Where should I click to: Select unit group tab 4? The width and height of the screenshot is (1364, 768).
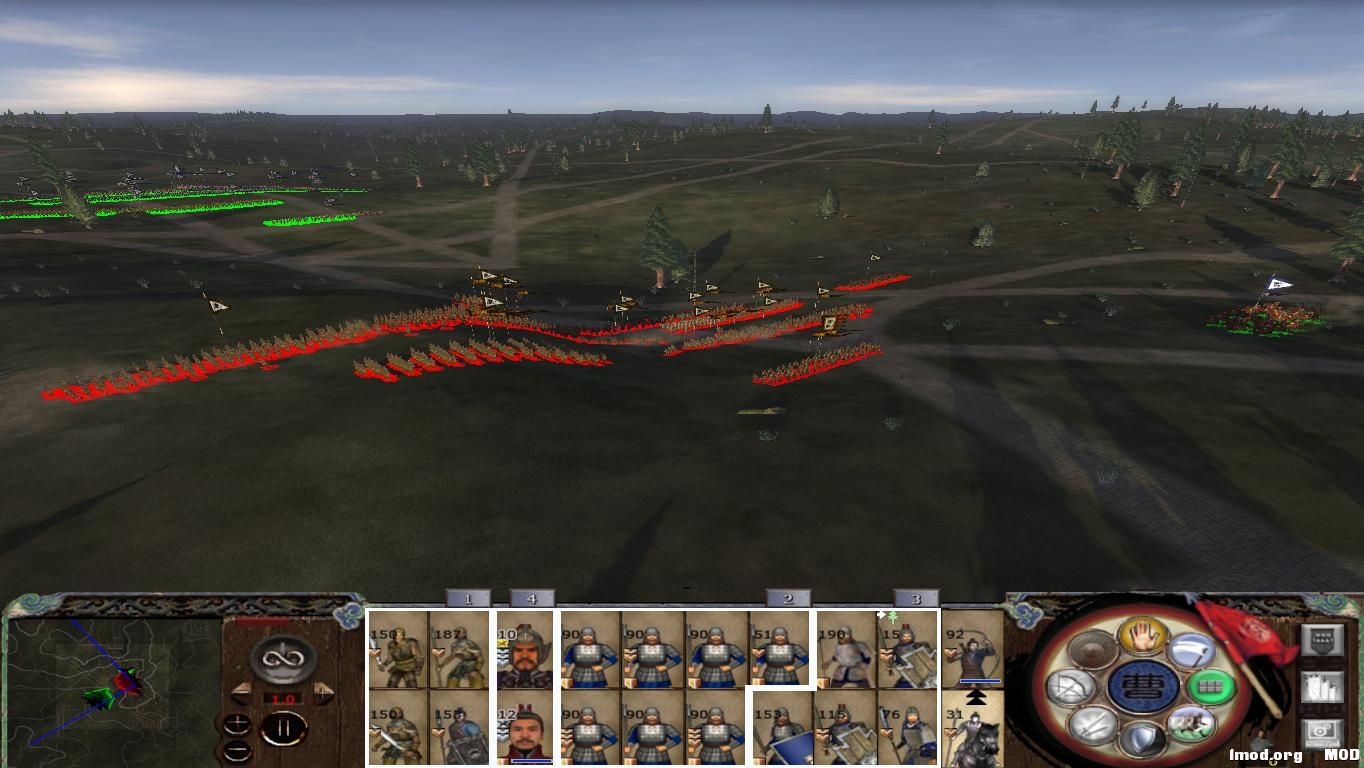point(530,598)
